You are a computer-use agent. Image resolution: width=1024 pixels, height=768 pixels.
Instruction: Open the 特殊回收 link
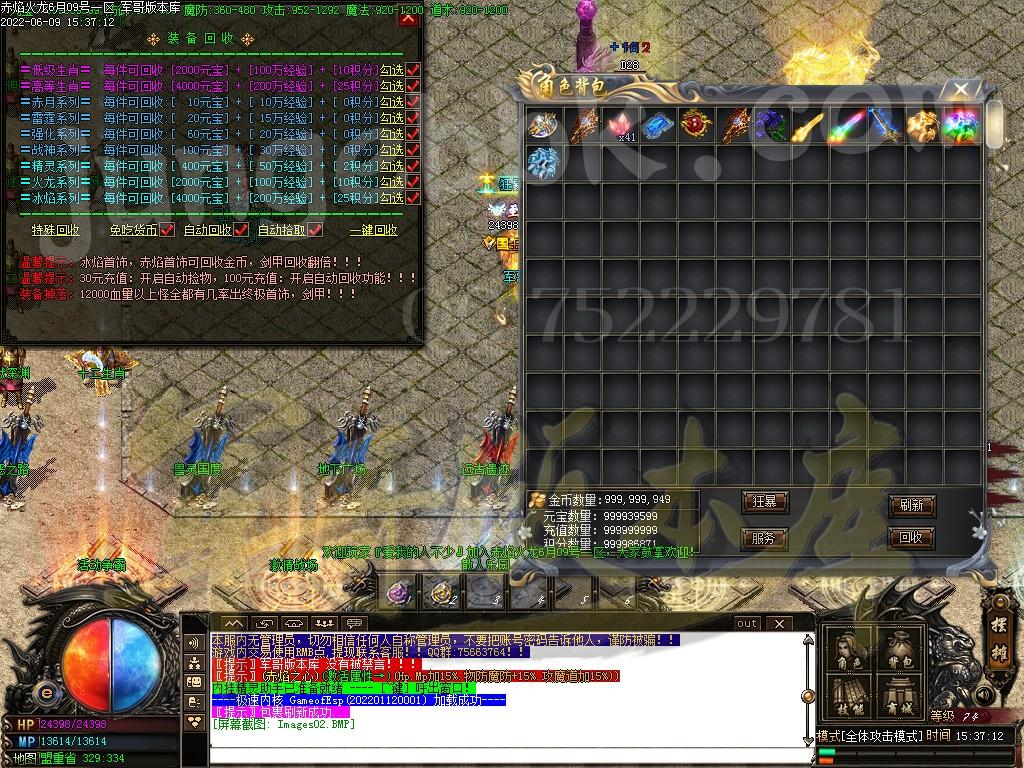56,230
